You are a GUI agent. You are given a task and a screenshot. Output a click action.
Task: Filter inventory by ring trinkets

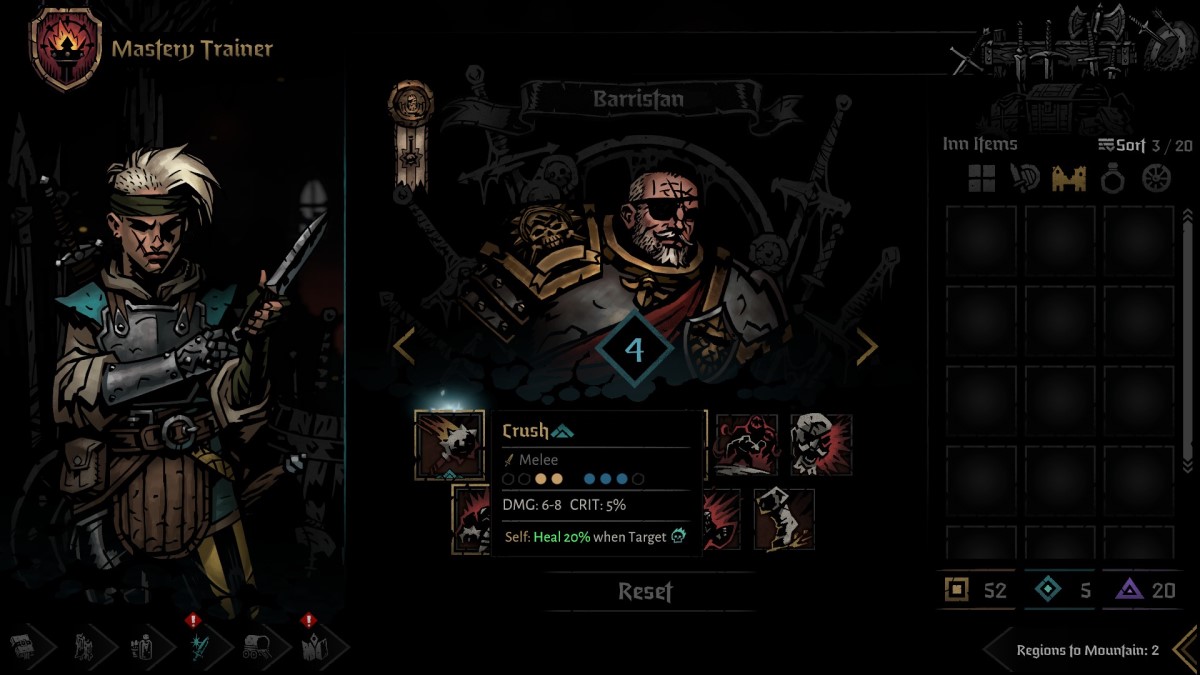pos(1112,179)
